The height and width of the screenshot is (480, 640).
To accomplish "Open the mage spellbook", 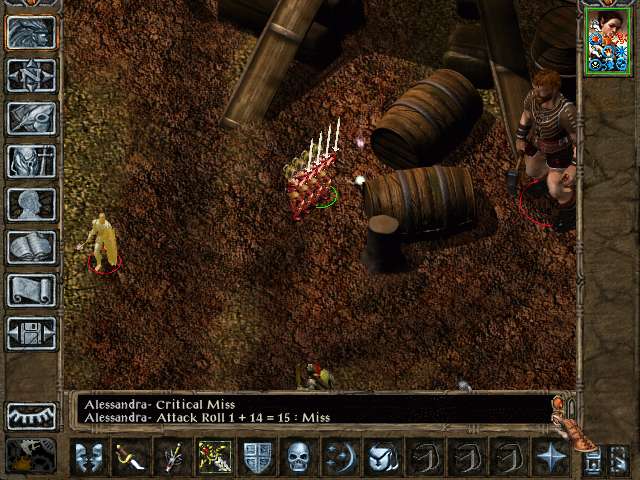I will (31, 248).
